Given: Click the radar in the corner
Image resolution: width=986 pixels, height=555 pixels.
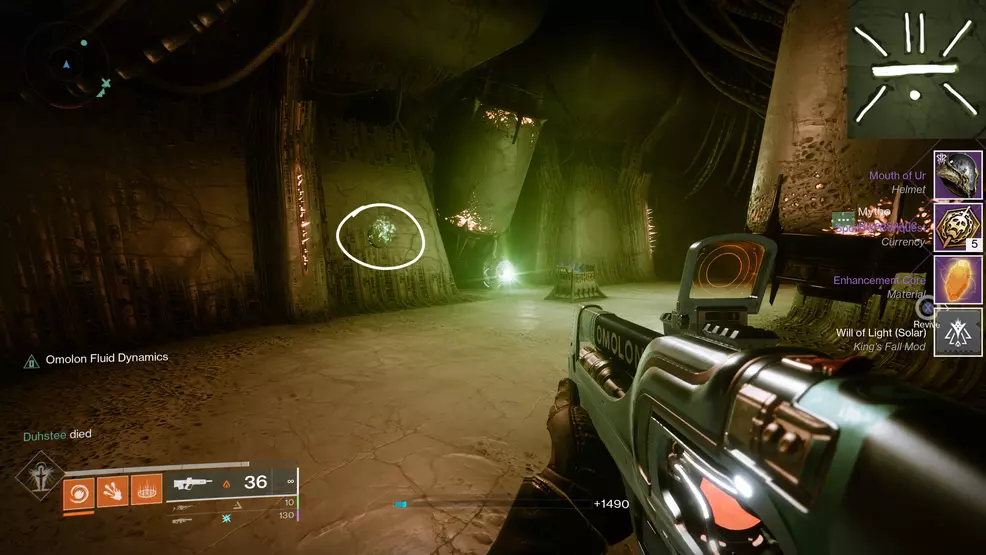Looking at the screenshot, I should [68, 66].
